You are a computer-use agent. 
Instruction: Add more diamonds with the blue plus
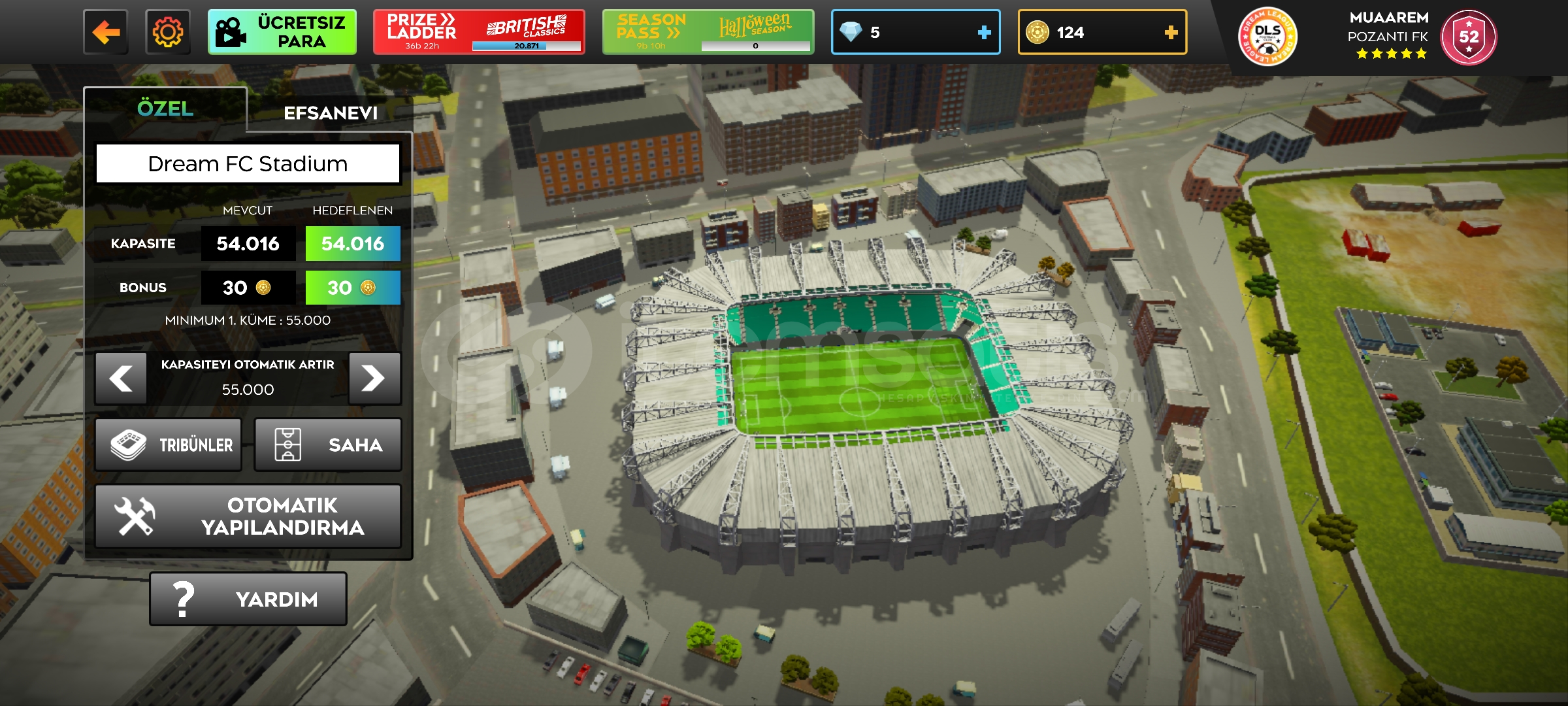click(984, 32)
